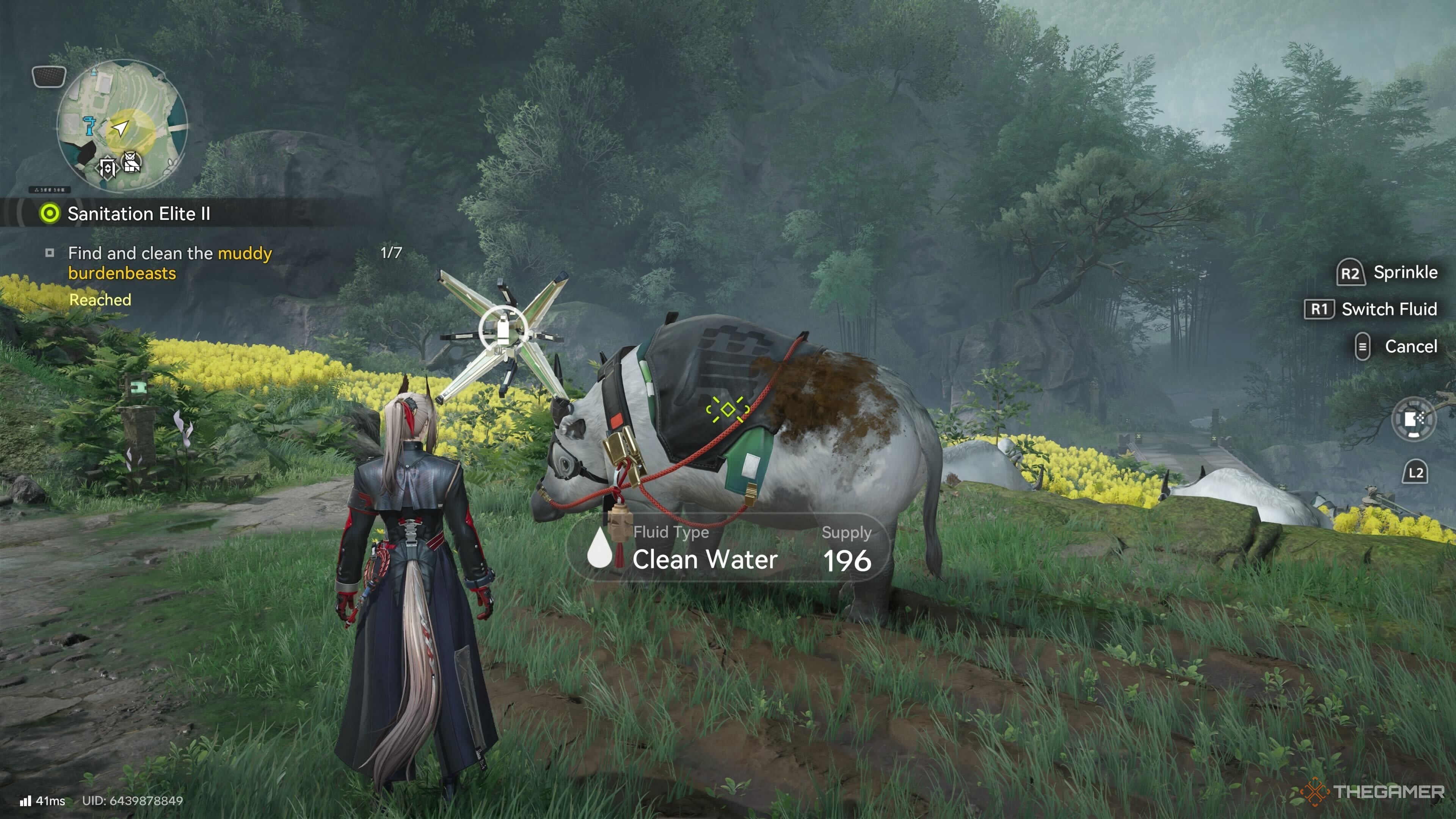The image size is (1456, 819).
Task: Select the Cancel action label
Action: [x=1410, y=347]
